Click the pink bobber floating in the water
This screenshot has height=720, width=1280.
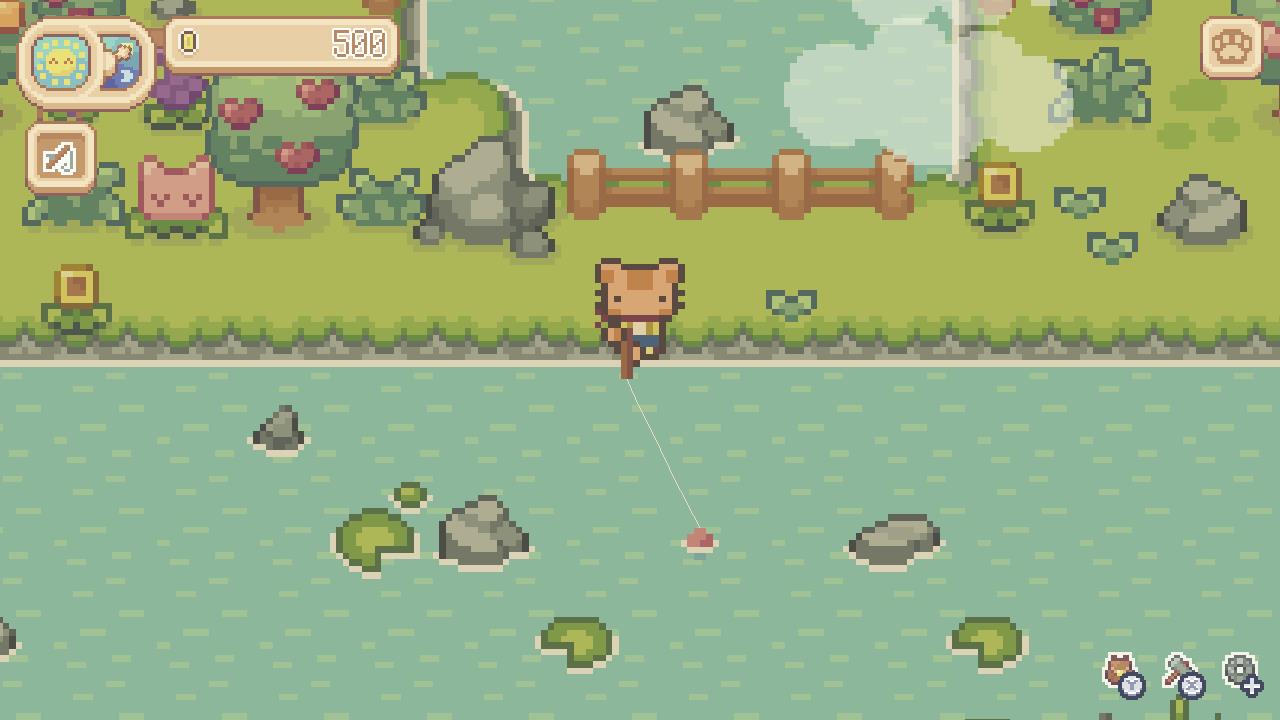(x=702, y=540)
